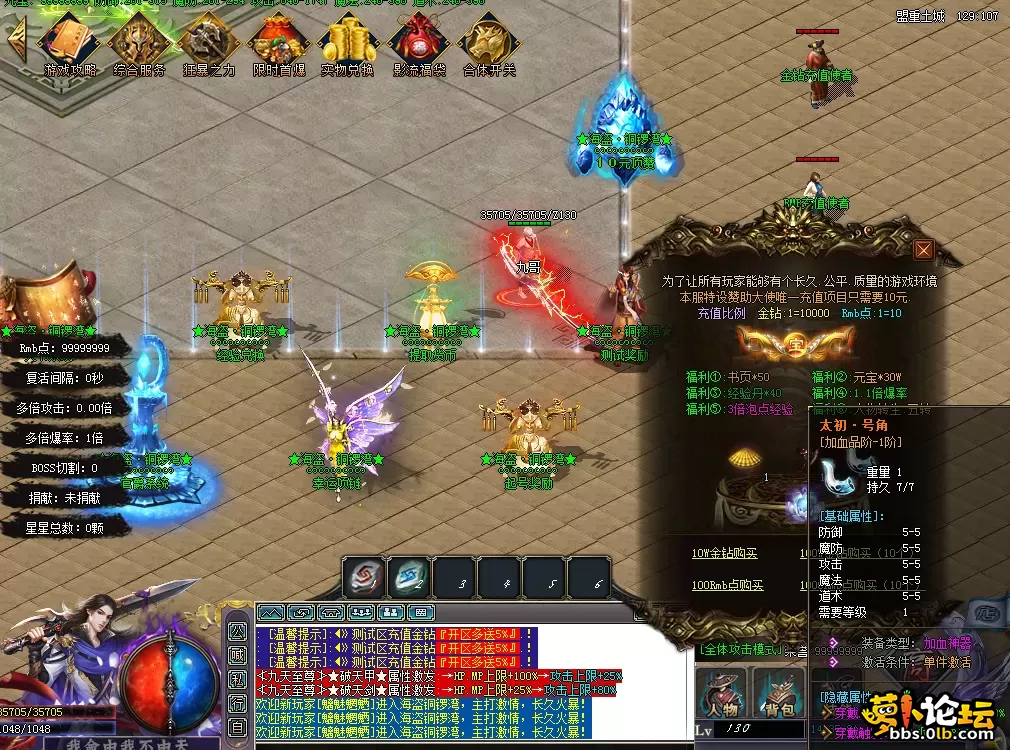Open the 背包 backpack
The image size is (1010, 750).
point(778,694)
